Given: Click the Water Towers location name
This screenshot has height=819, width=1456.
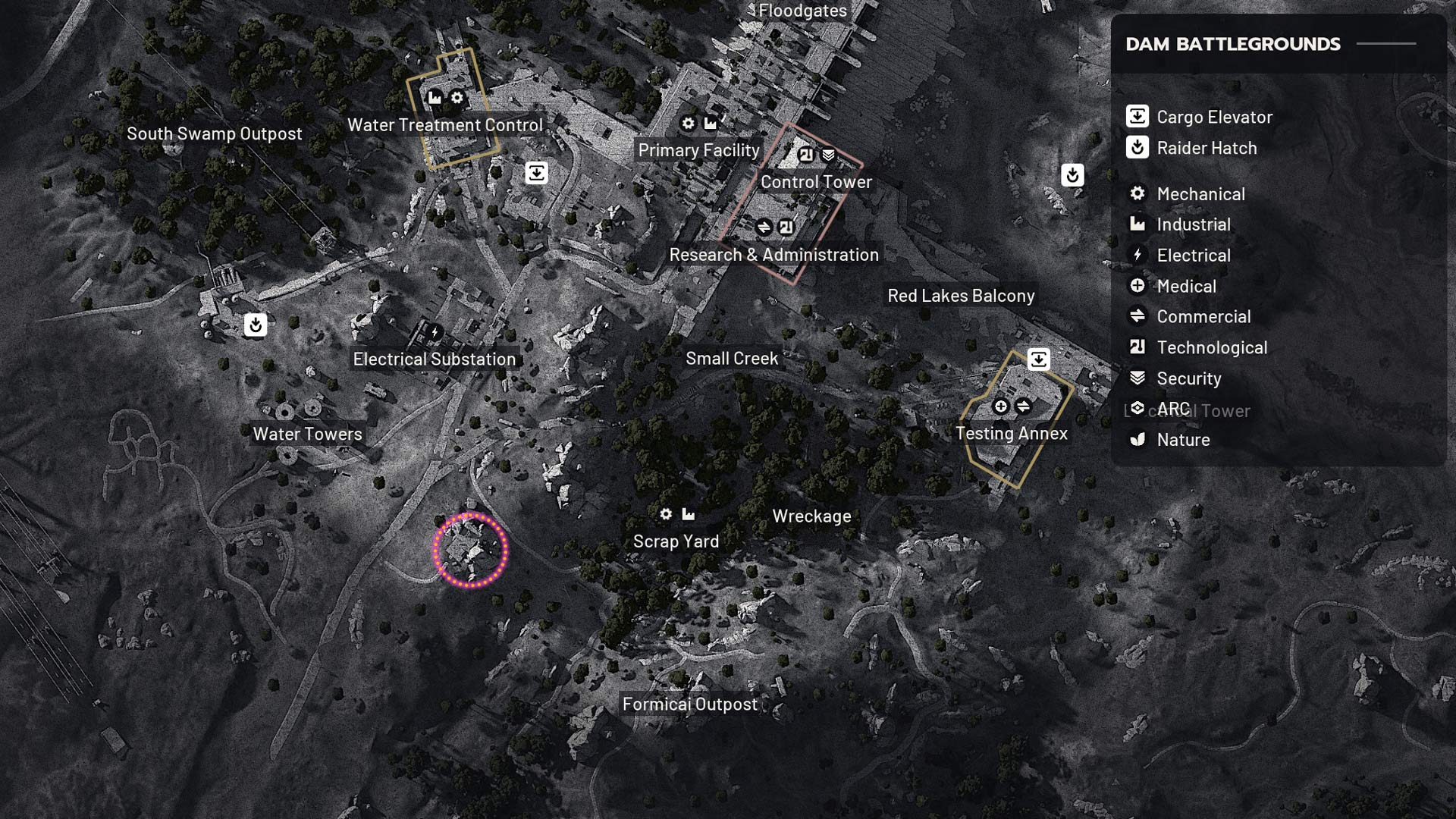Looking at the screenshot, I should point(307,434).
